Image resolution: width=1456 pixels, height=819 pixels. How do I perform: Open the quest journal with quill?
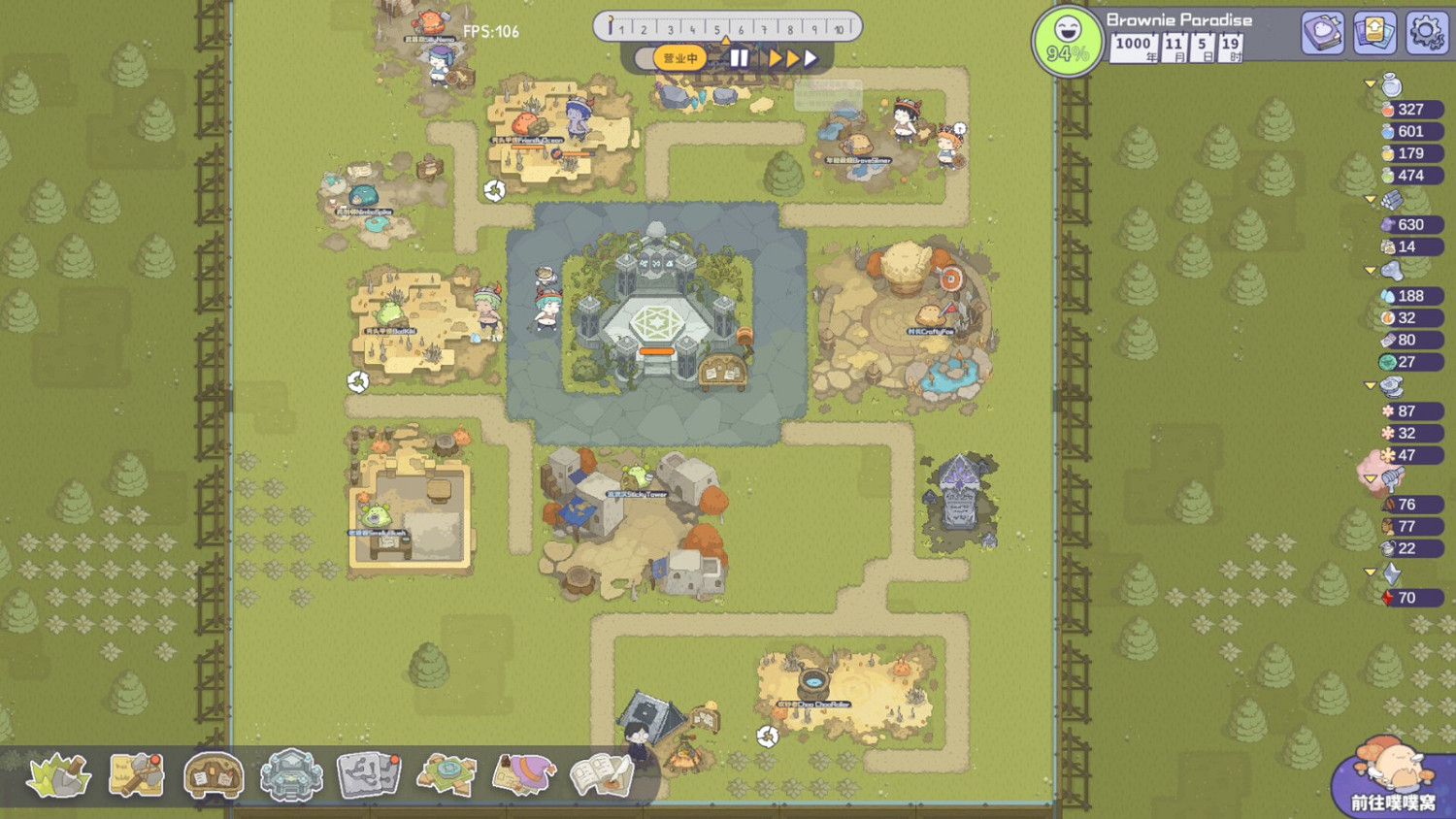point(602,774)
